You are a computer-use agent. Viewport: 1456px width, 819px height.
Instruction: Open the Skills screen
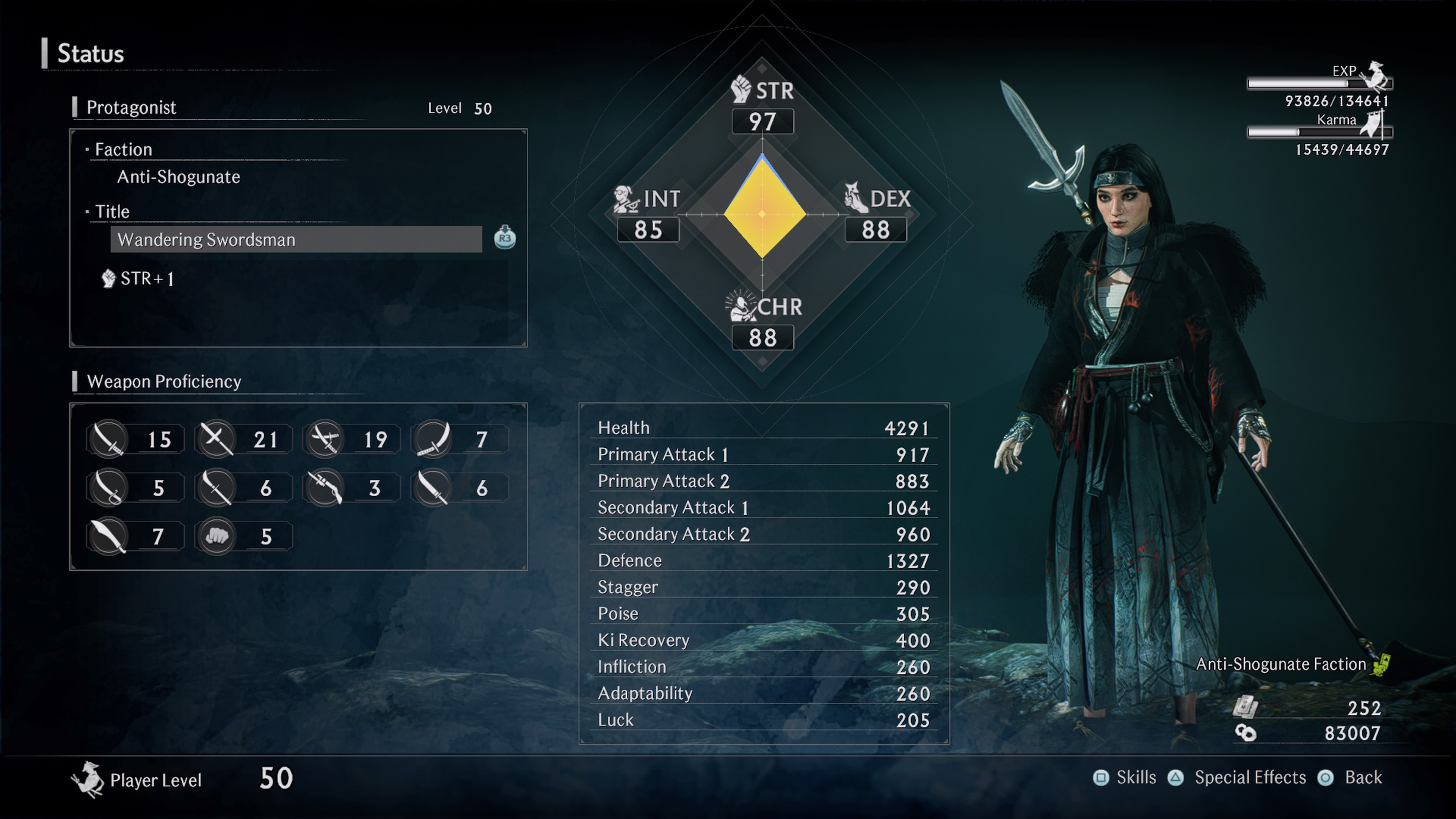1125,778
